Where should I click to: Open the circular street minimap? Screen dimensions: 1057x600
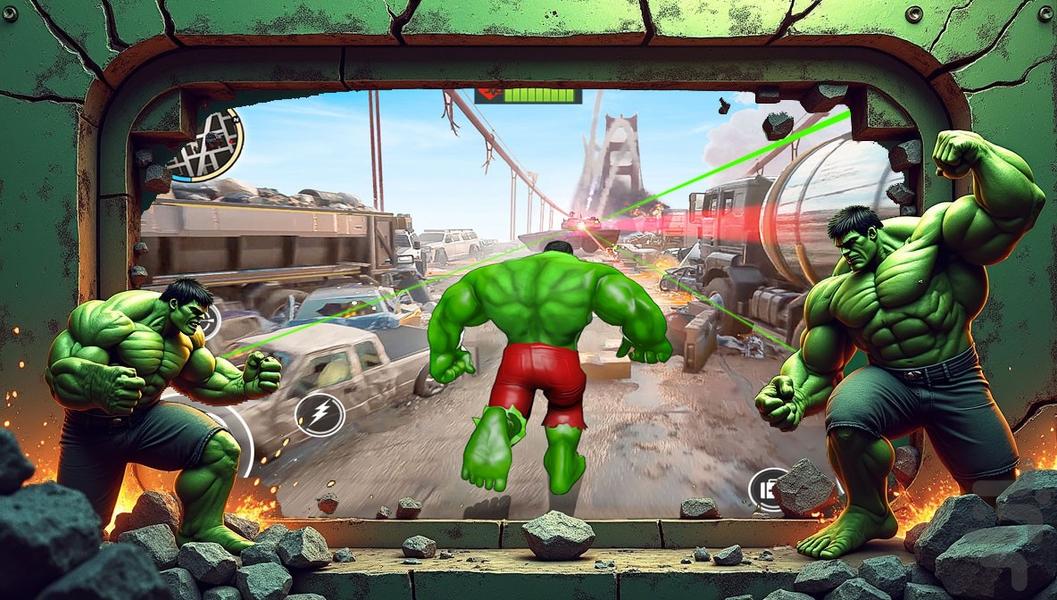tap(207, 145)
